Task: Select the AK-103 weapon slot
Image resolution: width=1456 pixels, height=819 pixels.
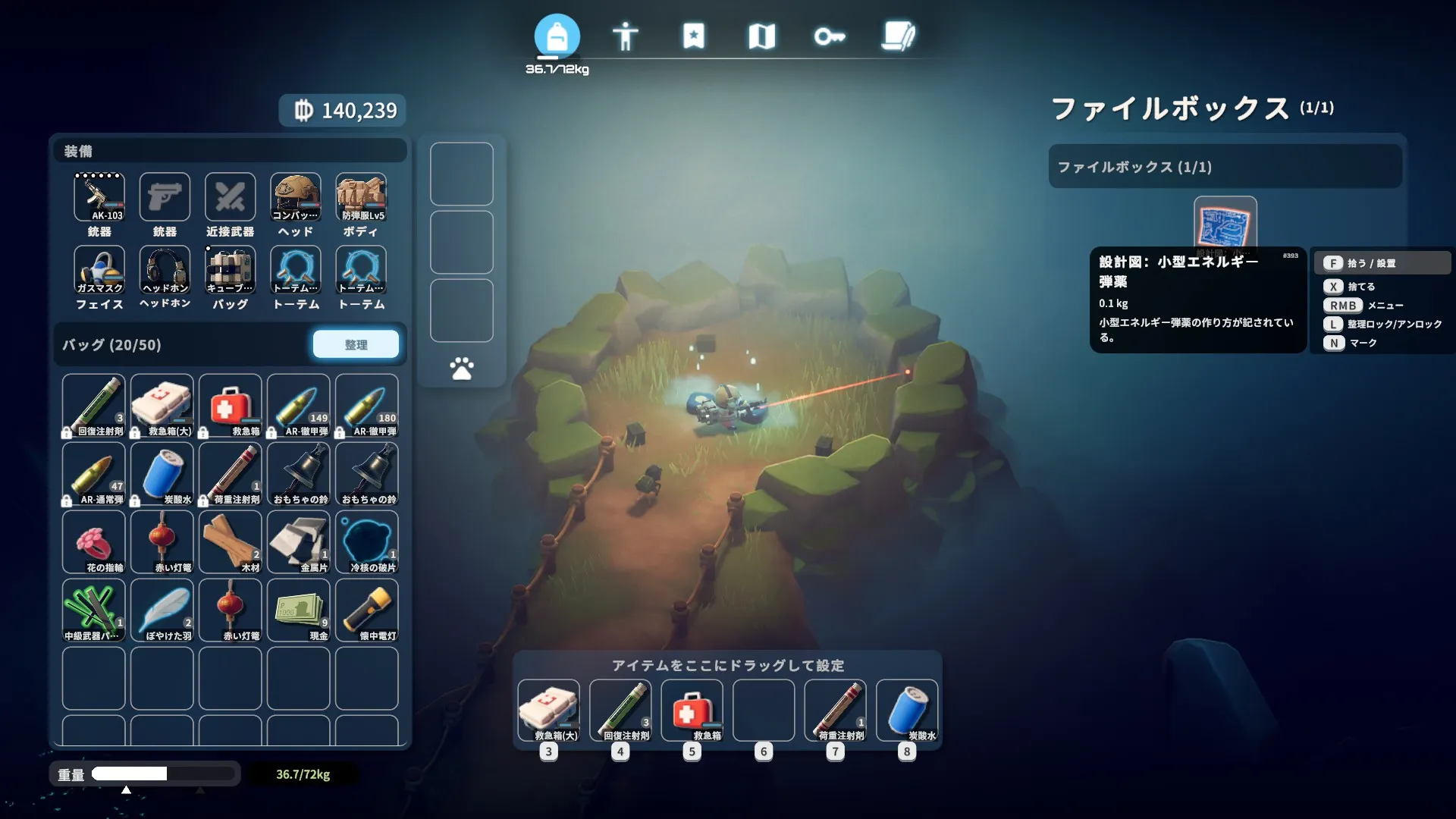Action: pos(99,197)
